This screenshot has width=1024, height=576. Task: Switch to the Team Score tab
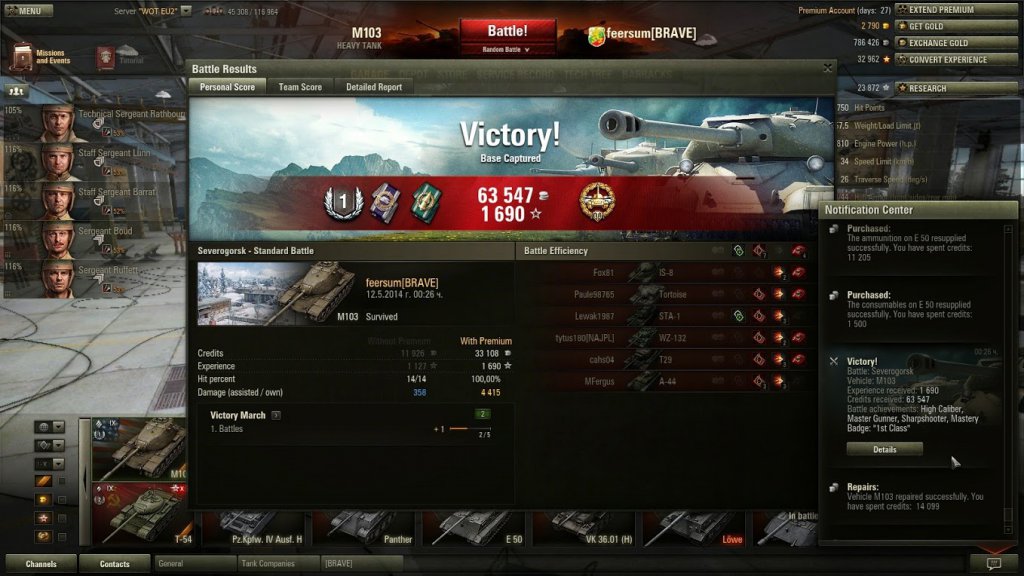(x=300, y=87)
